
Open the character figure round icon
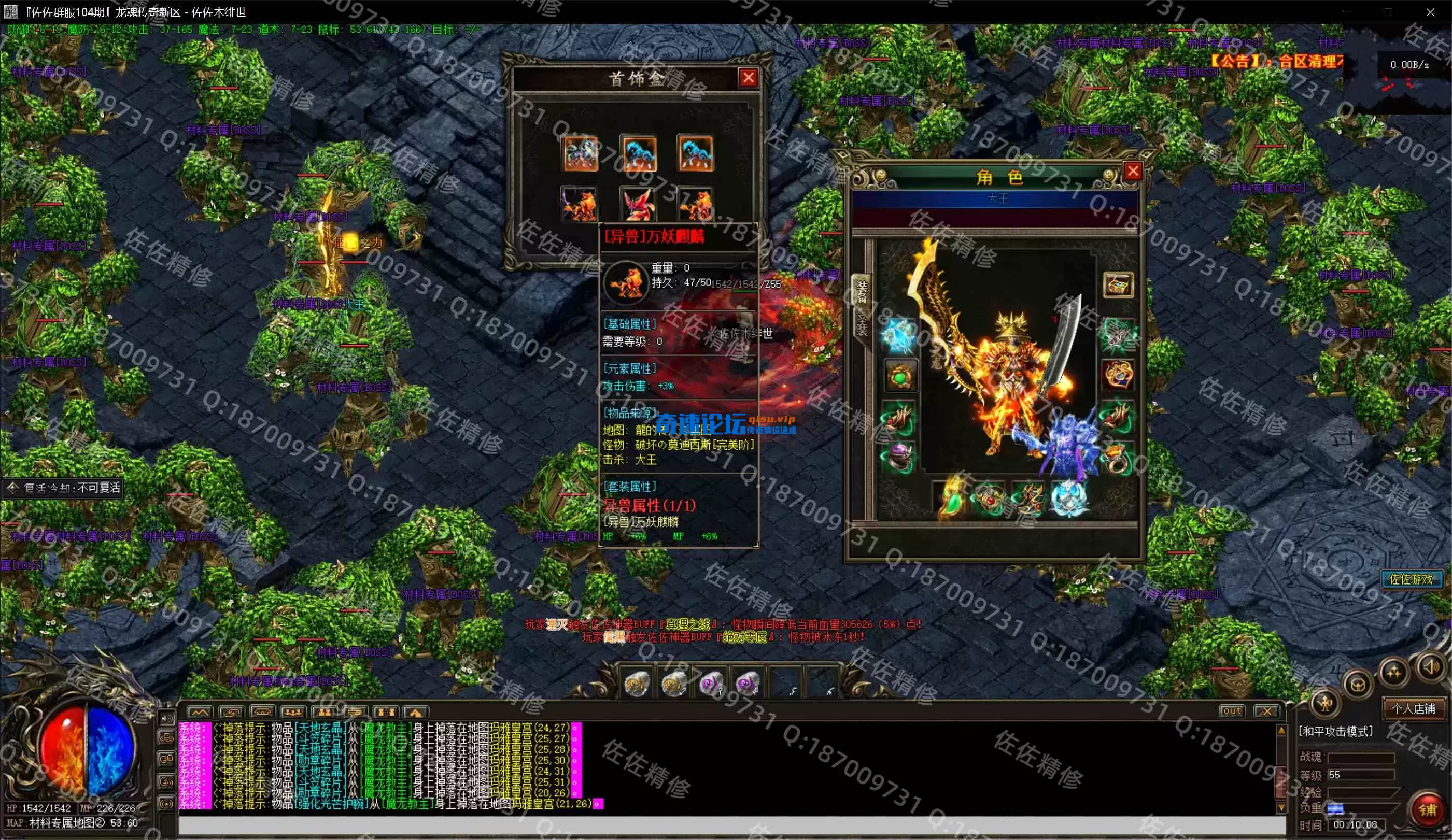pyautogui.click(x=1324, y=703)
